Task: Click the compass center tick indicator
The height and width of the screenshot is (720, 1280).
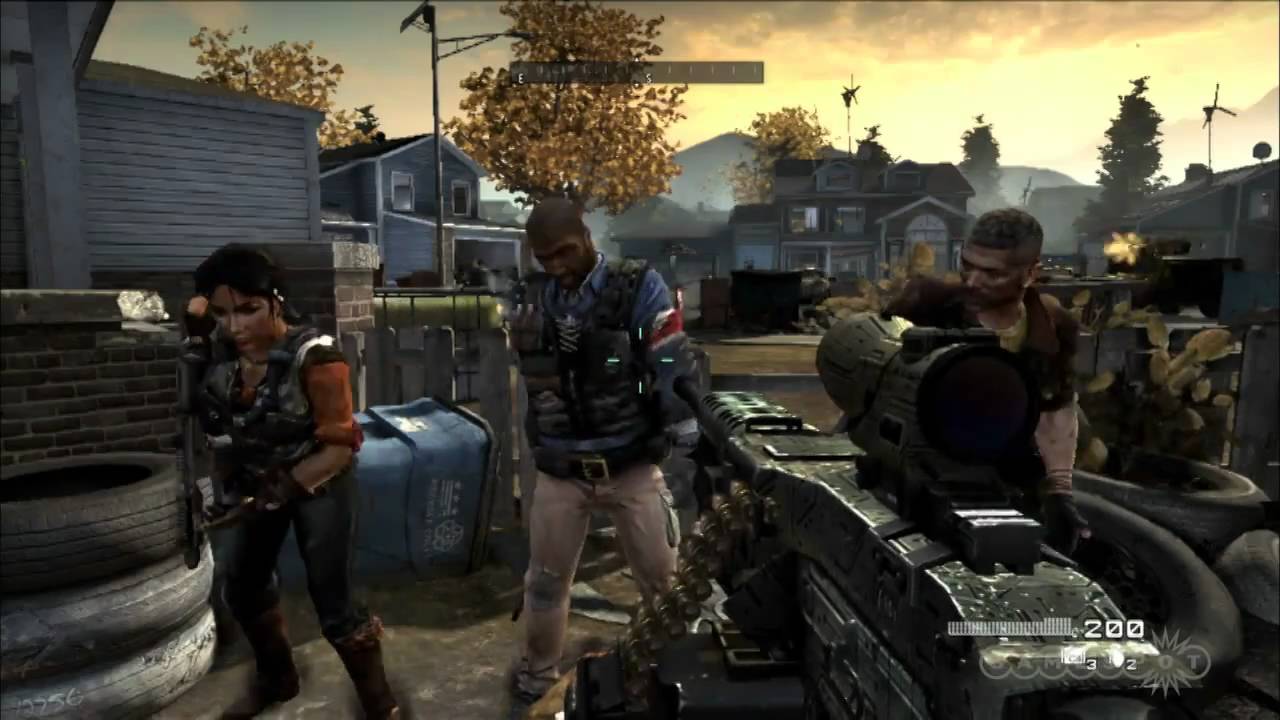Action: [x=637, y=60]
